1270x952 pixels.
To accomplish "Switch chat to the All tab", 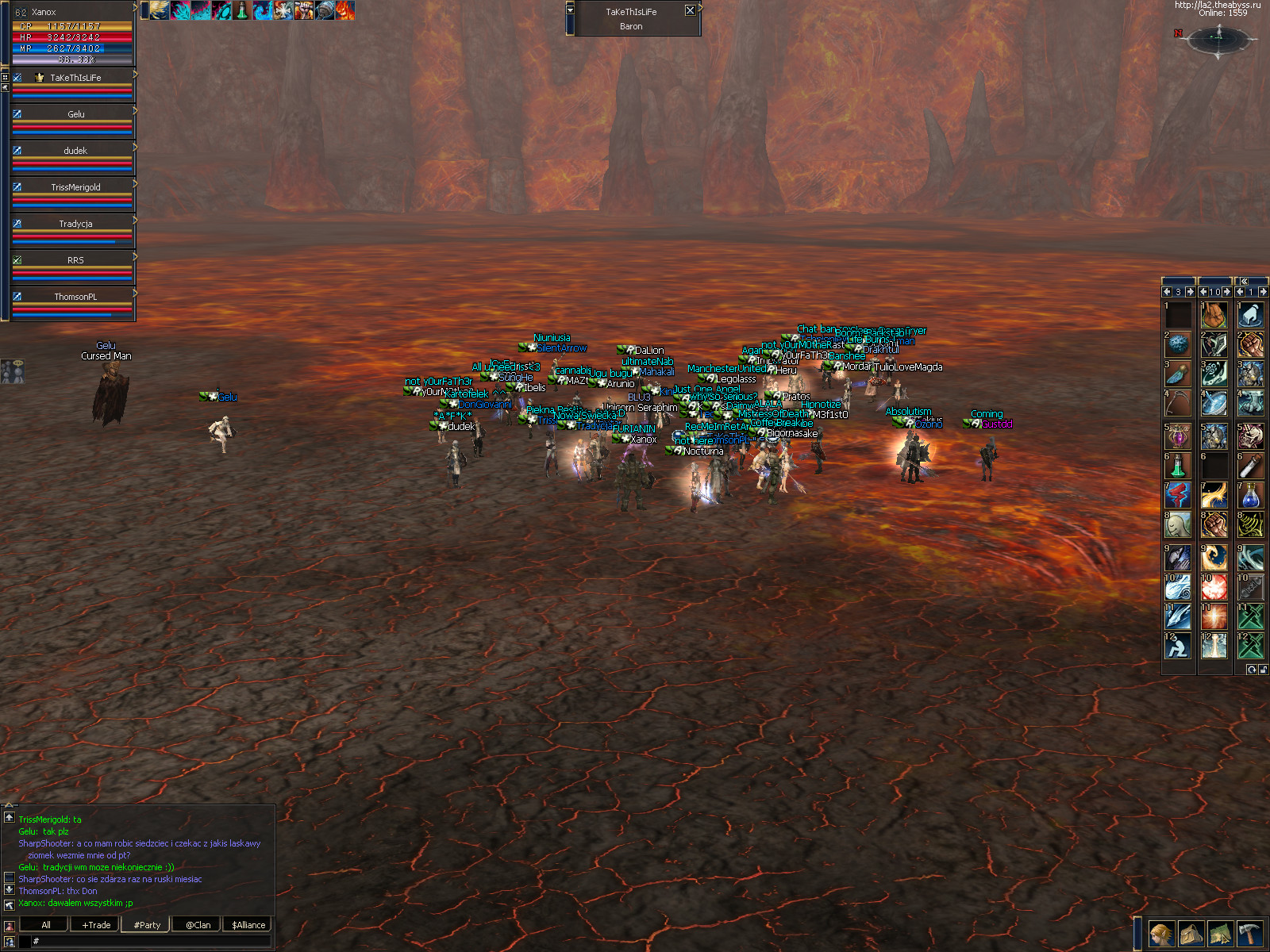I will tap(46, 925).
